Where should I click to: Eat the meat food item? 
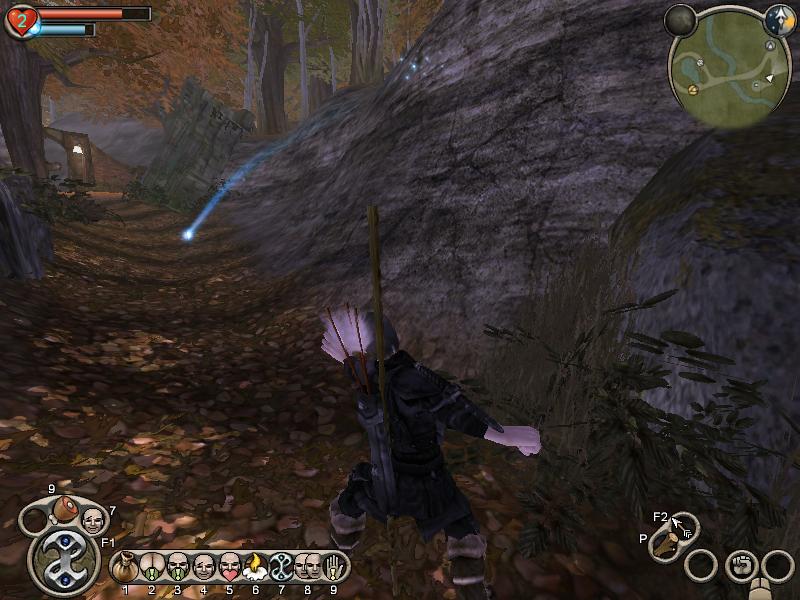click(66, 508)
